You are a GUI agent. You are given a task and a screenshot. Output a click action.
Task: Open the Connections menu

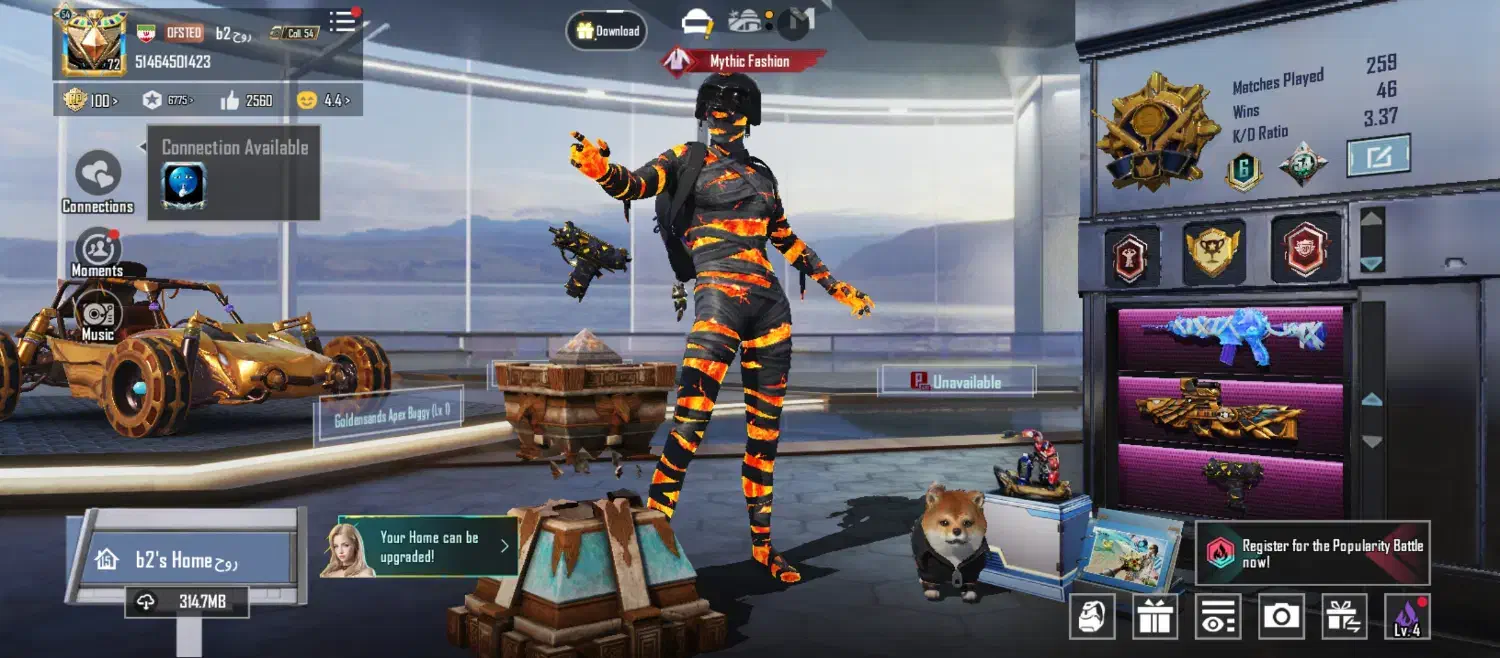click(98, 182)
